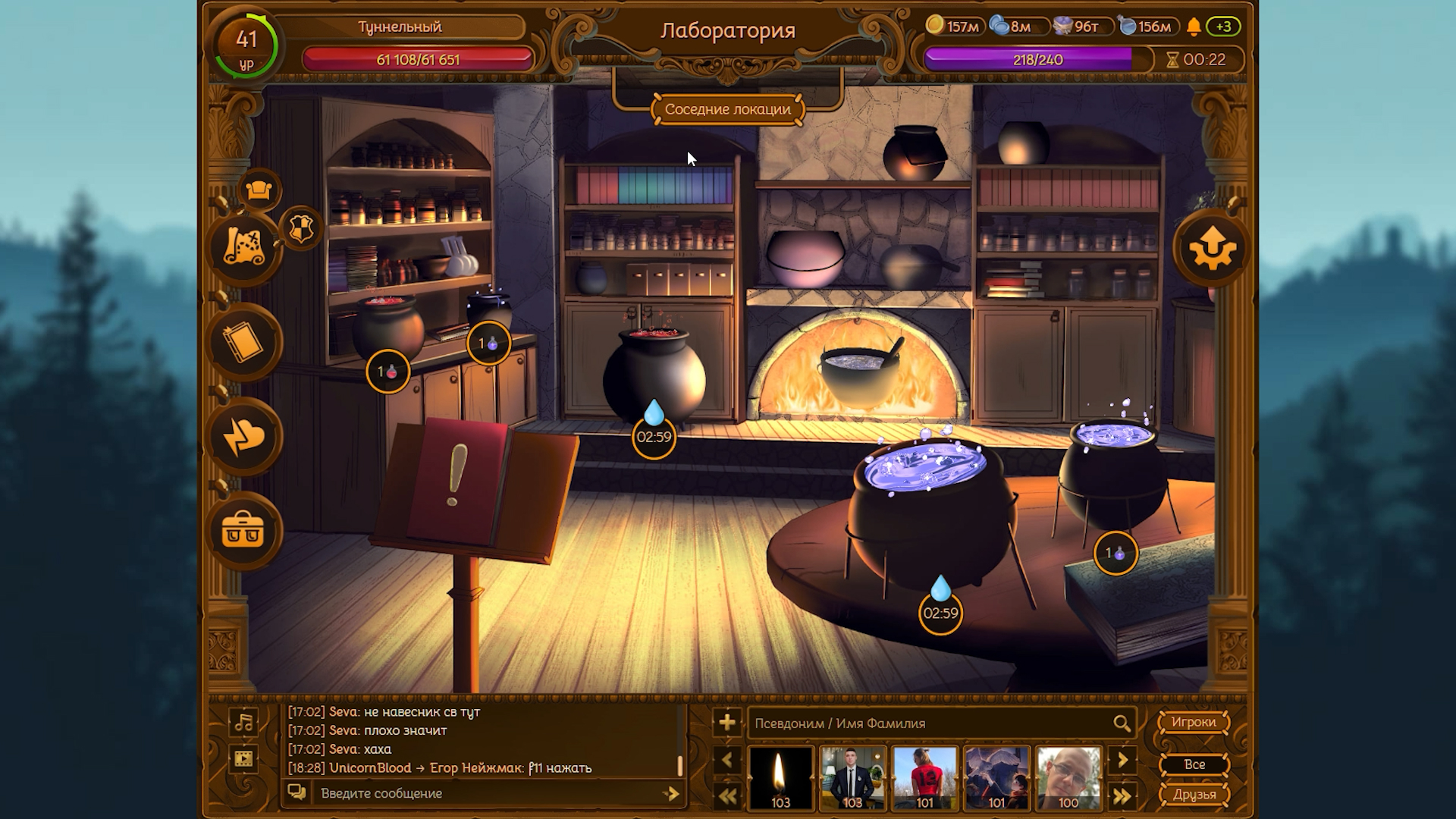This screenshot has height=819, width=1456.
Task: Select the candle avatar player thumbnail
Action: [780, 778]
